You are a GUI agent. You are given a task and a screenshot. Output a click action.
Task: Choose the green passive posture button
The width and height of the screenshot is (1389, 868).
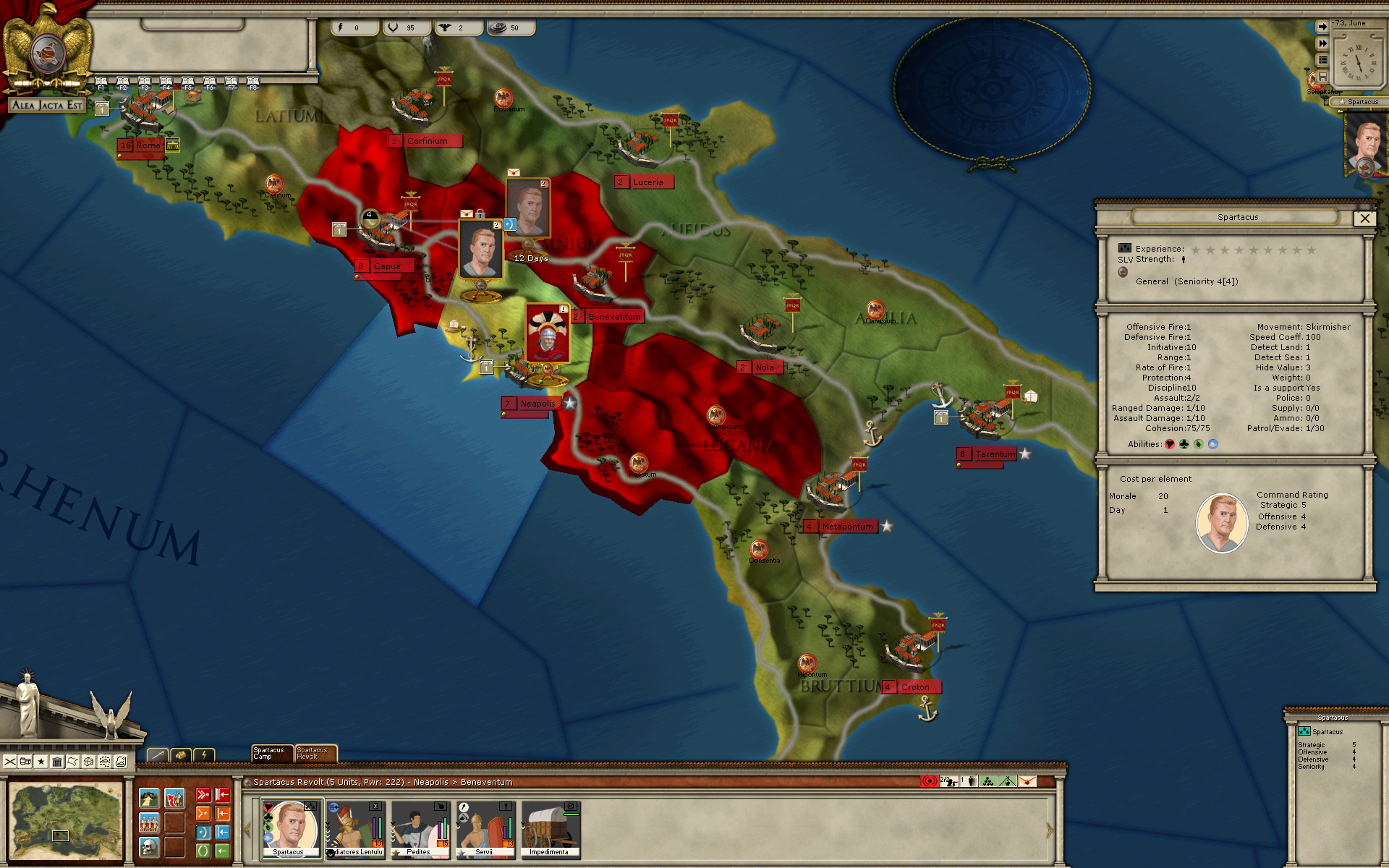[x=203, y=851]
